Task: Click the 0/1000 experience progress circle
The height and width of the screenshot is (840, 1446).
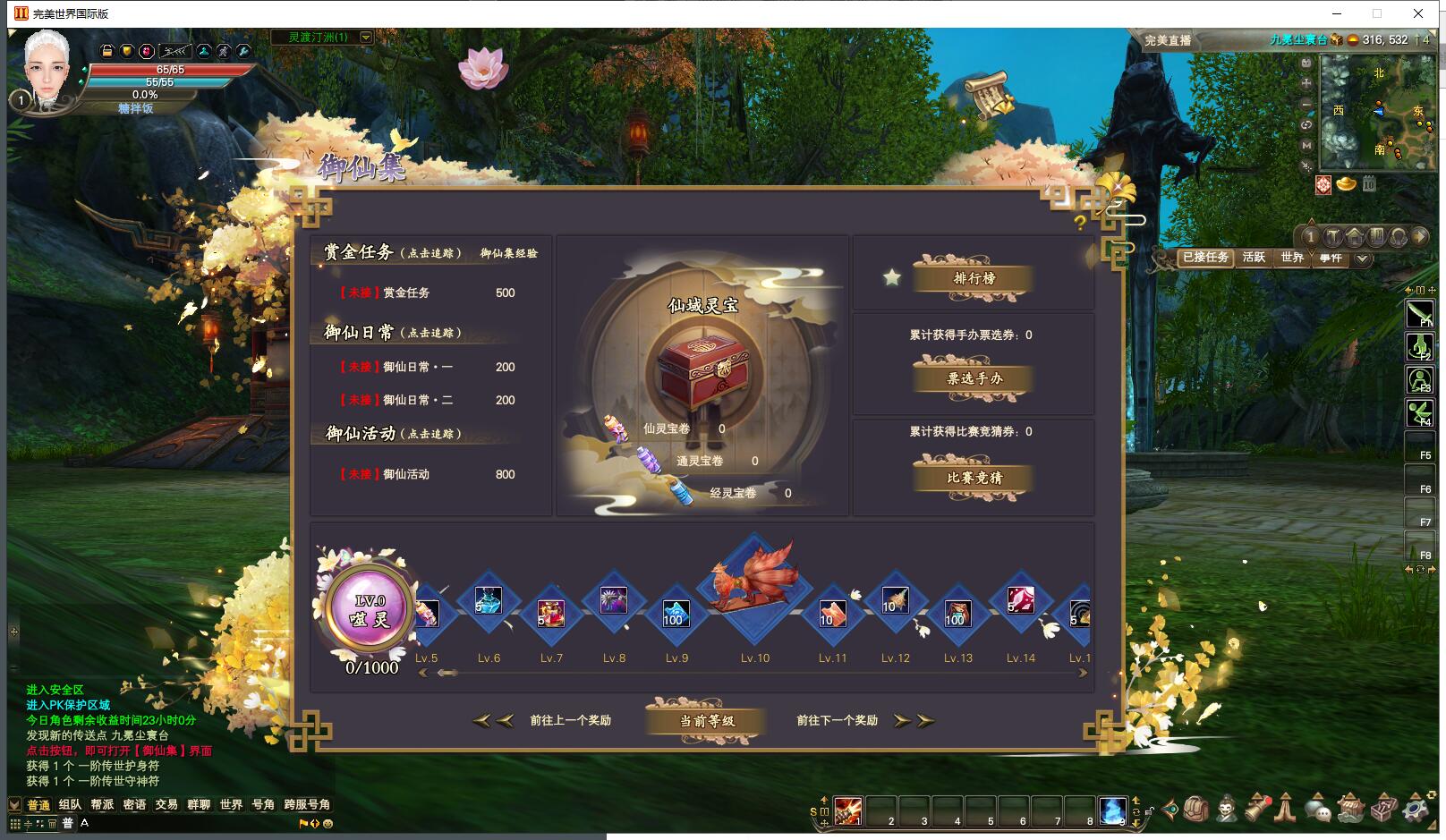Action: (369, 609)
